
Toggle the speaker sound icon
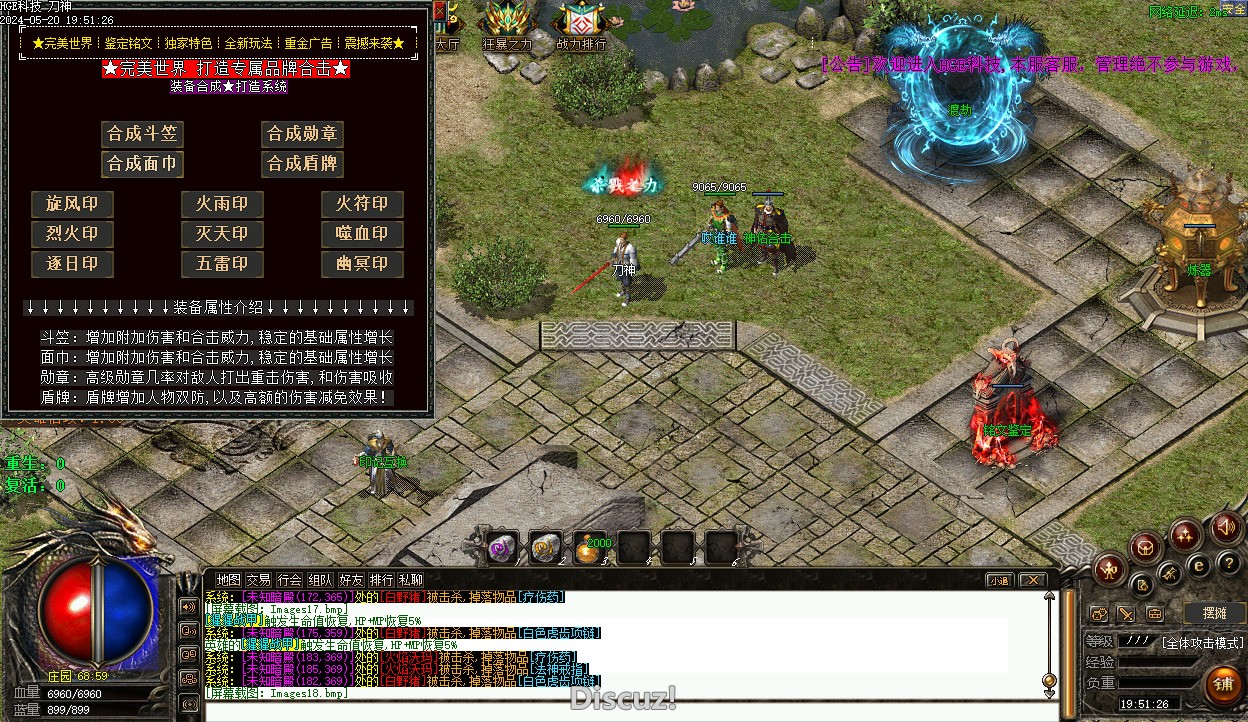[x=1224, y=528]
